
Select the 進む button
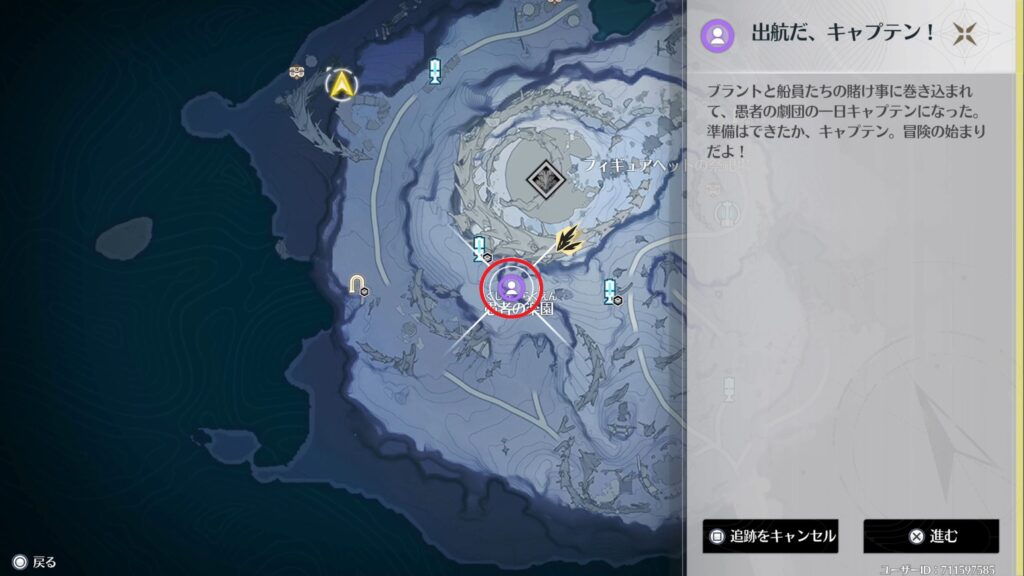931,536
